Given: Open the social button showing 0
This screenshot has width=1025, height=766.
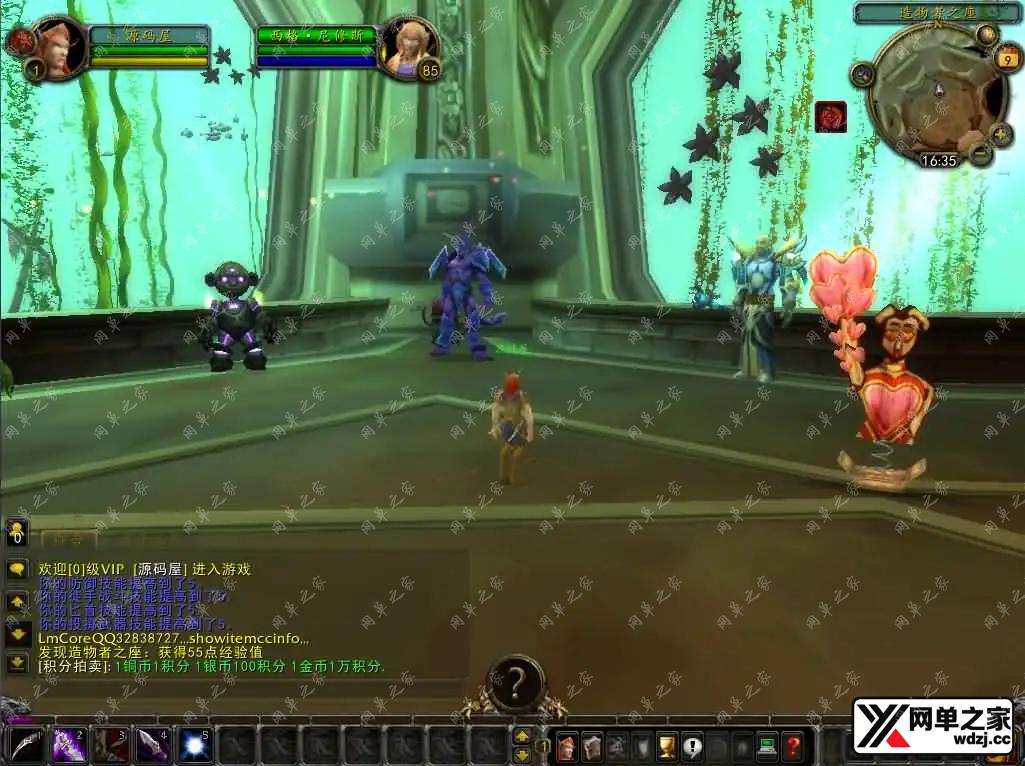Looking at the screenshot, I should [x=17, y=533].
